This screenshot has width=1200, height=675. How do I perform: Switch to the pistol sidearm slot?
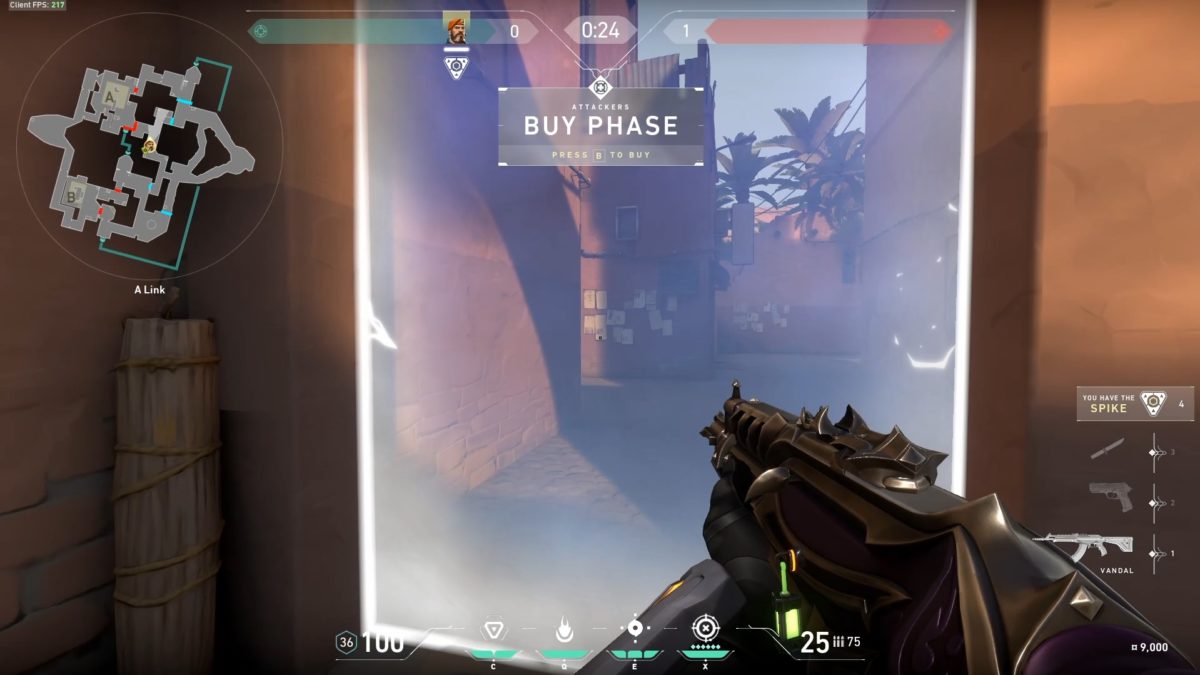point(1110,496)
